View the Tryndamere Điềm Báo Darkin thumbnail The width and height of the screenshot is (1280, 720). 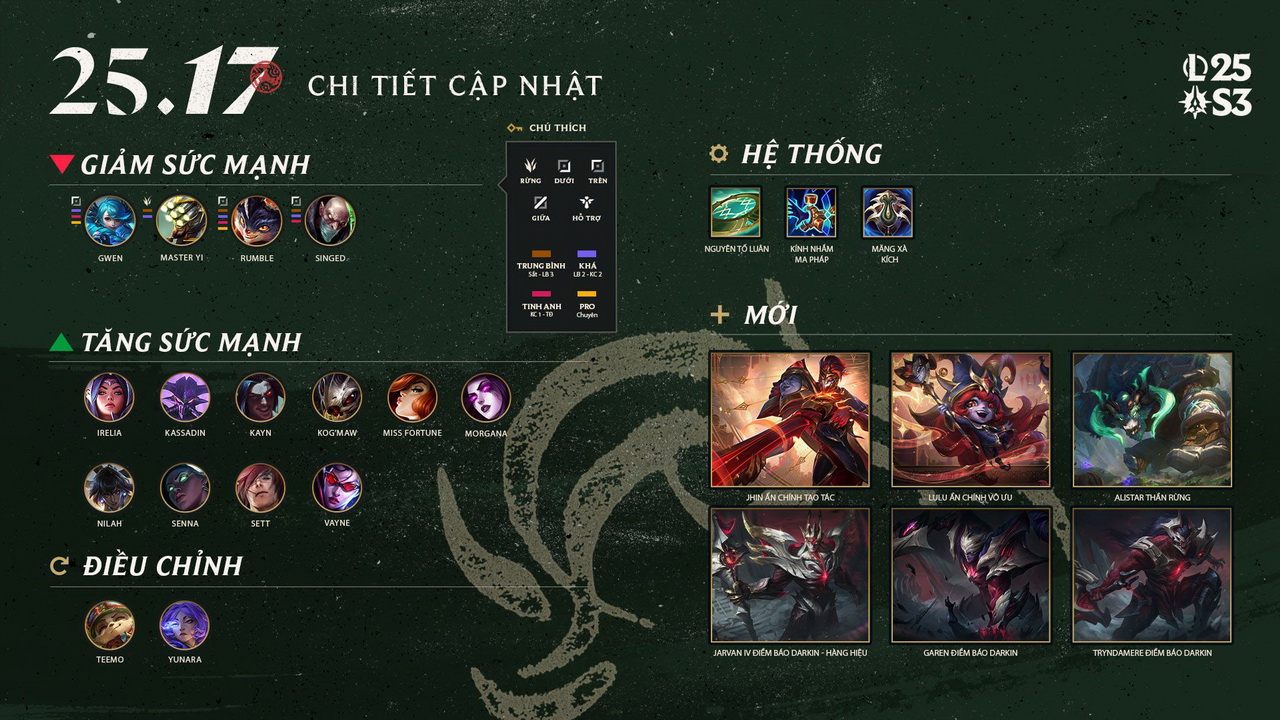click(x=1152, y=575)
